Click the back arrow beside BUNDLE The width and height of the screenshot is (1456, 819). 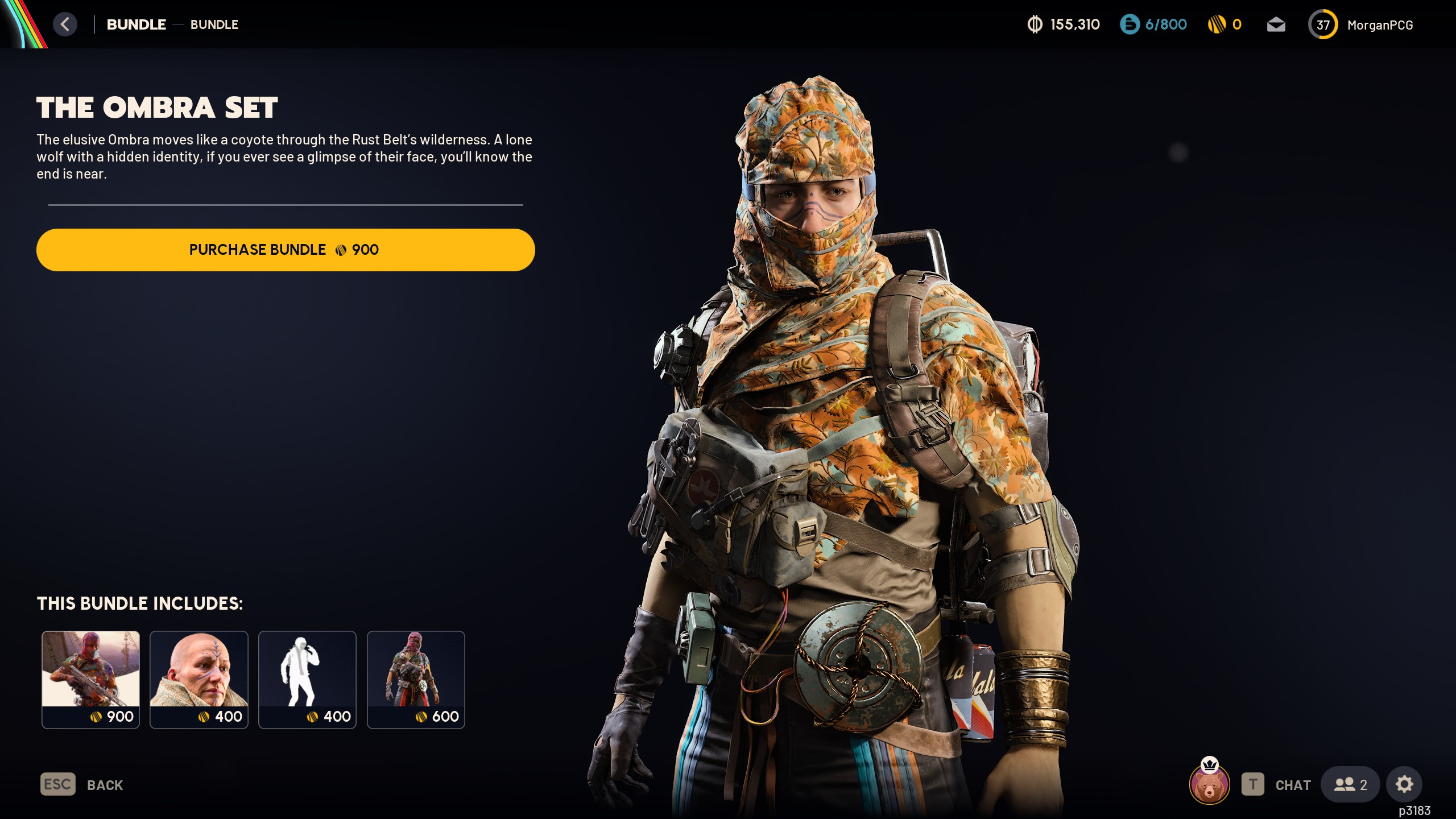pos(65,24)
